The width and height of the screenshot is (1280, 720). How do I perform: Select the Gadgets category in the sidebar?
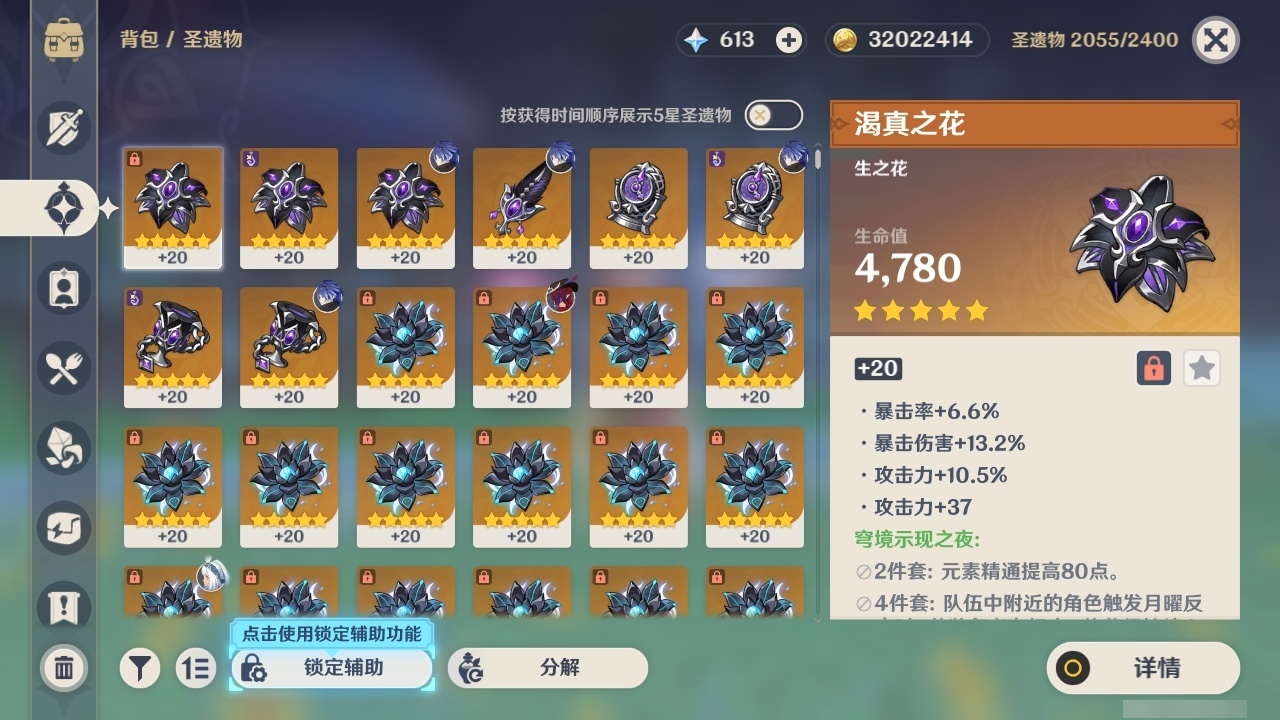pyautogui.click(x=63, y=528)
